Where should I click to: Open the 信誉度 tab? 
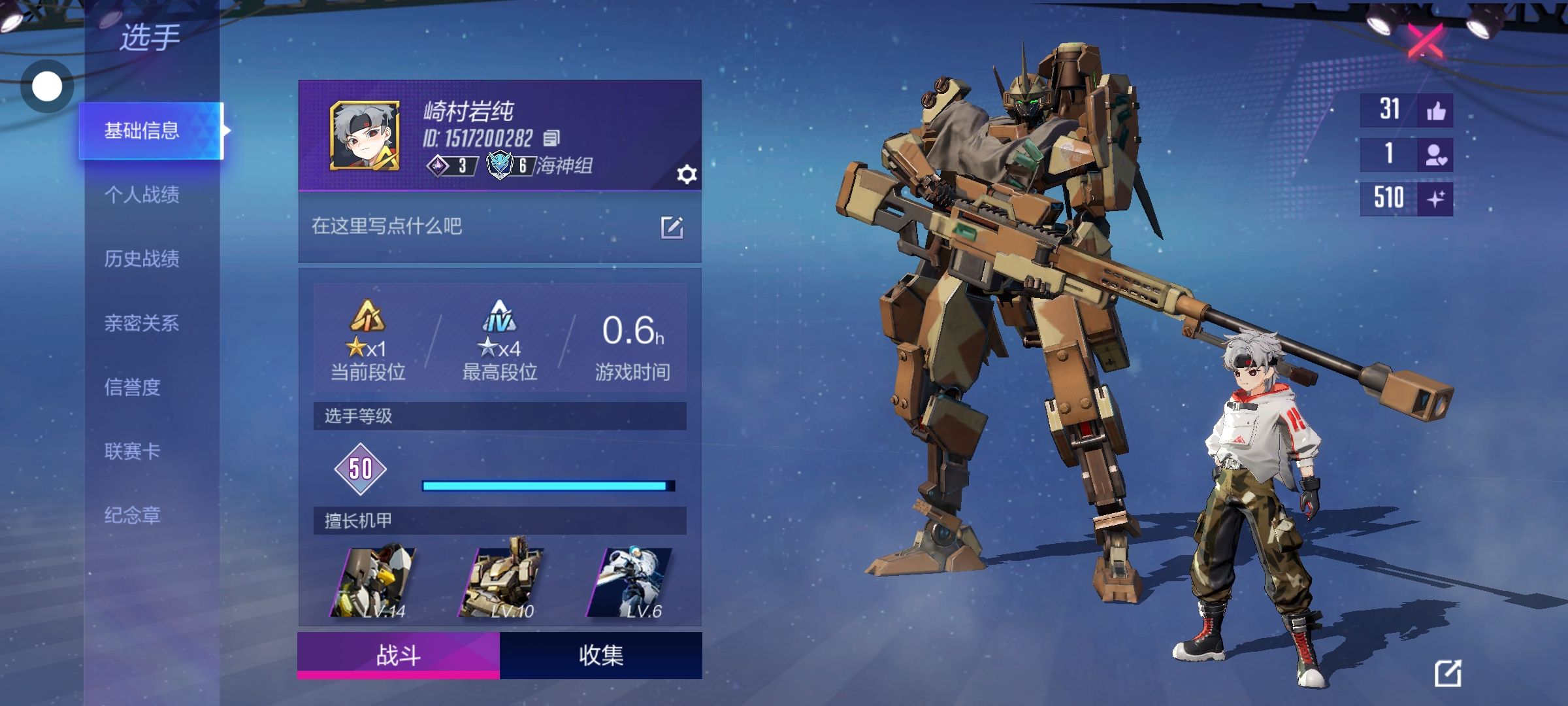[x=133, y=387]
